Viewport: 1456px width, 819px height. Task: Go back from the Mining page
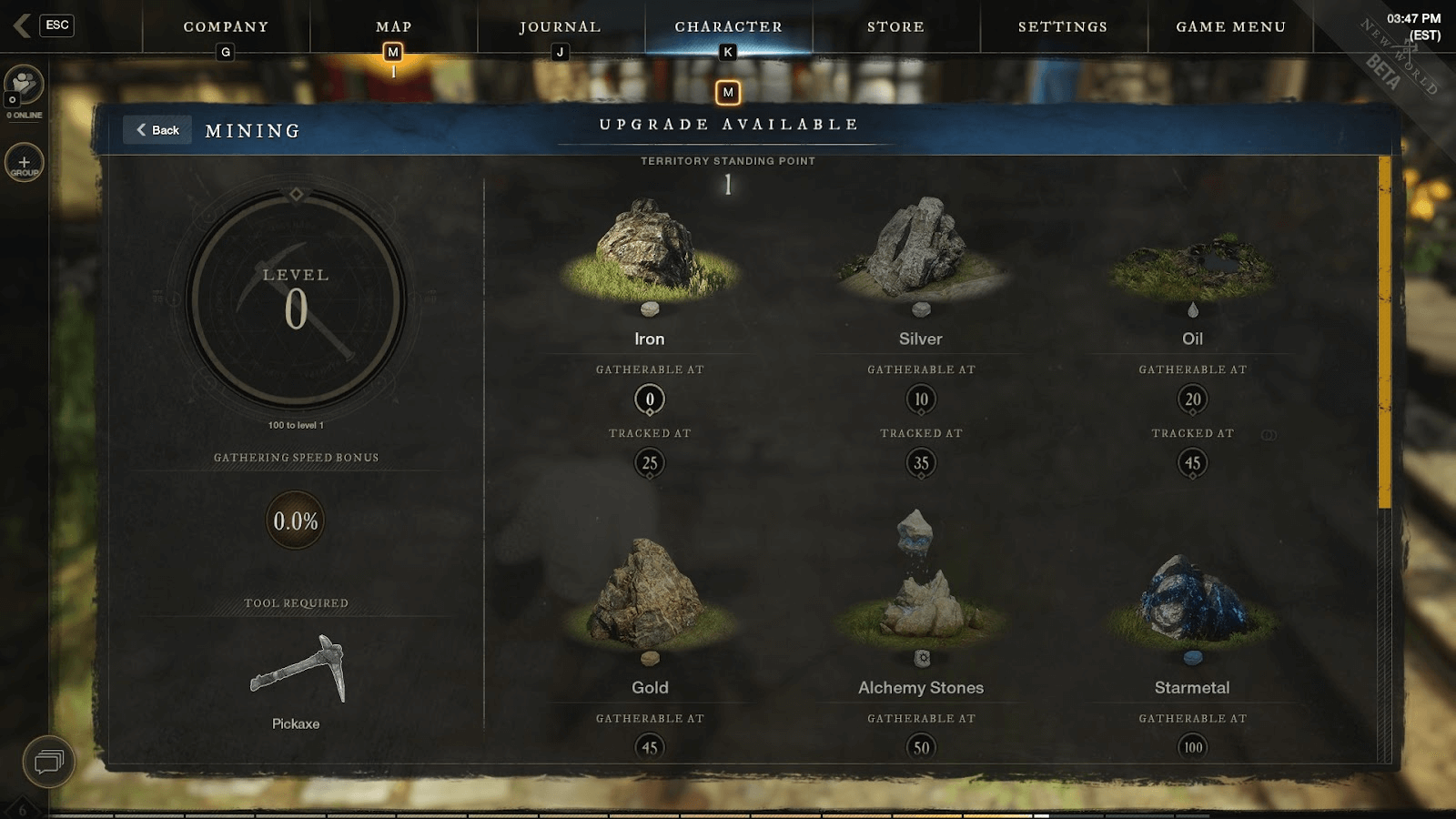point(157,130)
